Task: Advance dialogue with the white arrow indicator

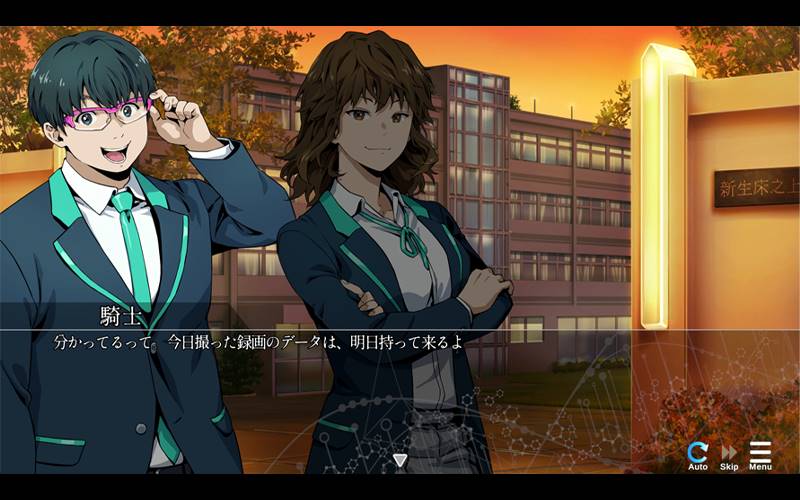Action: pyautogui.click(x=400, y=460)
